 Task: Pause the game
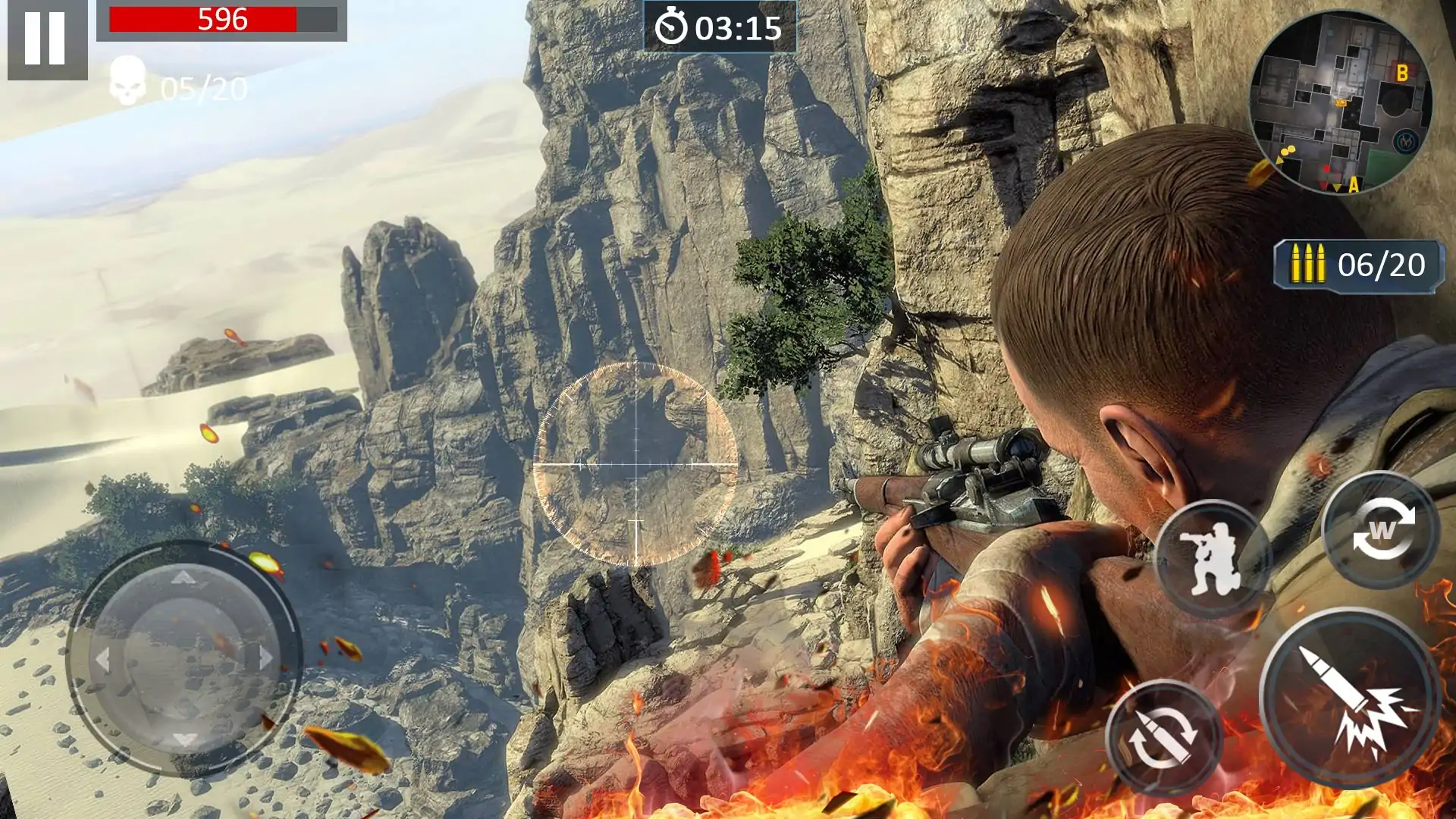coord(45,38)
